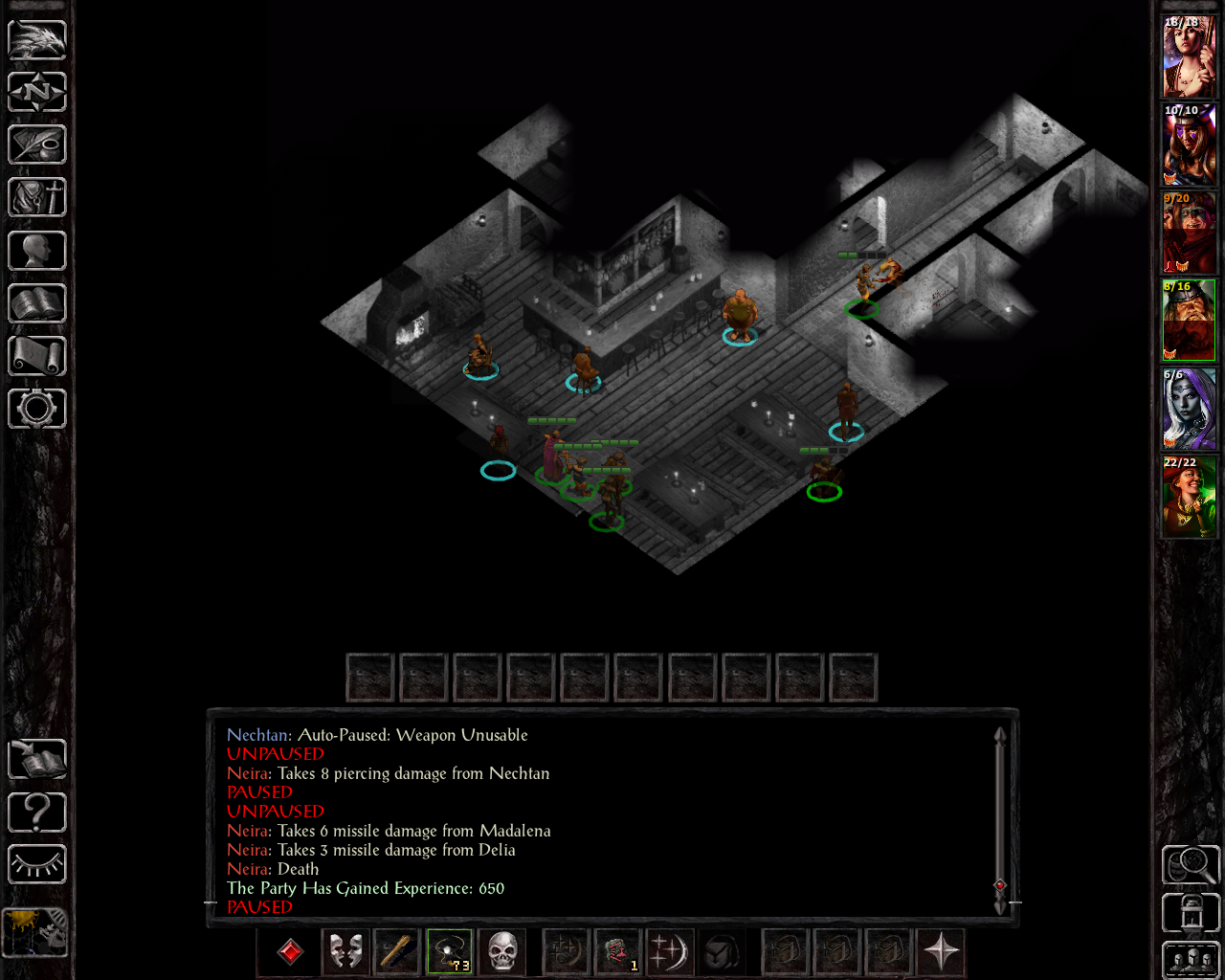Activate the twin masks action button
The height and width of the screenshot is (980, 1225).
(x=345, y=952)
